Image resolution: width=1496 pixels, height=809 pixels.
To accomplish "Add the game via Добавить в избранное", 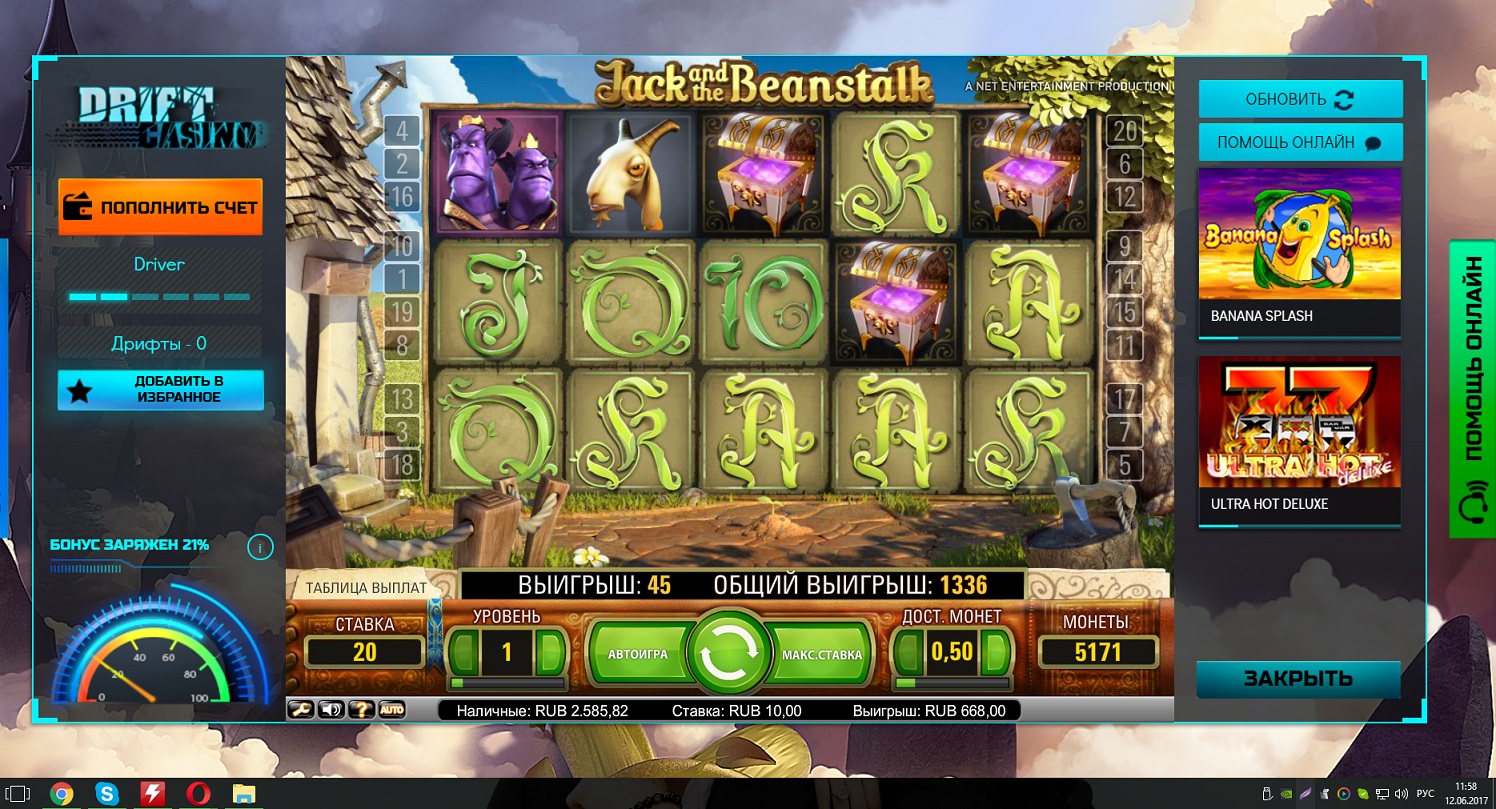I will click(160, 390).
